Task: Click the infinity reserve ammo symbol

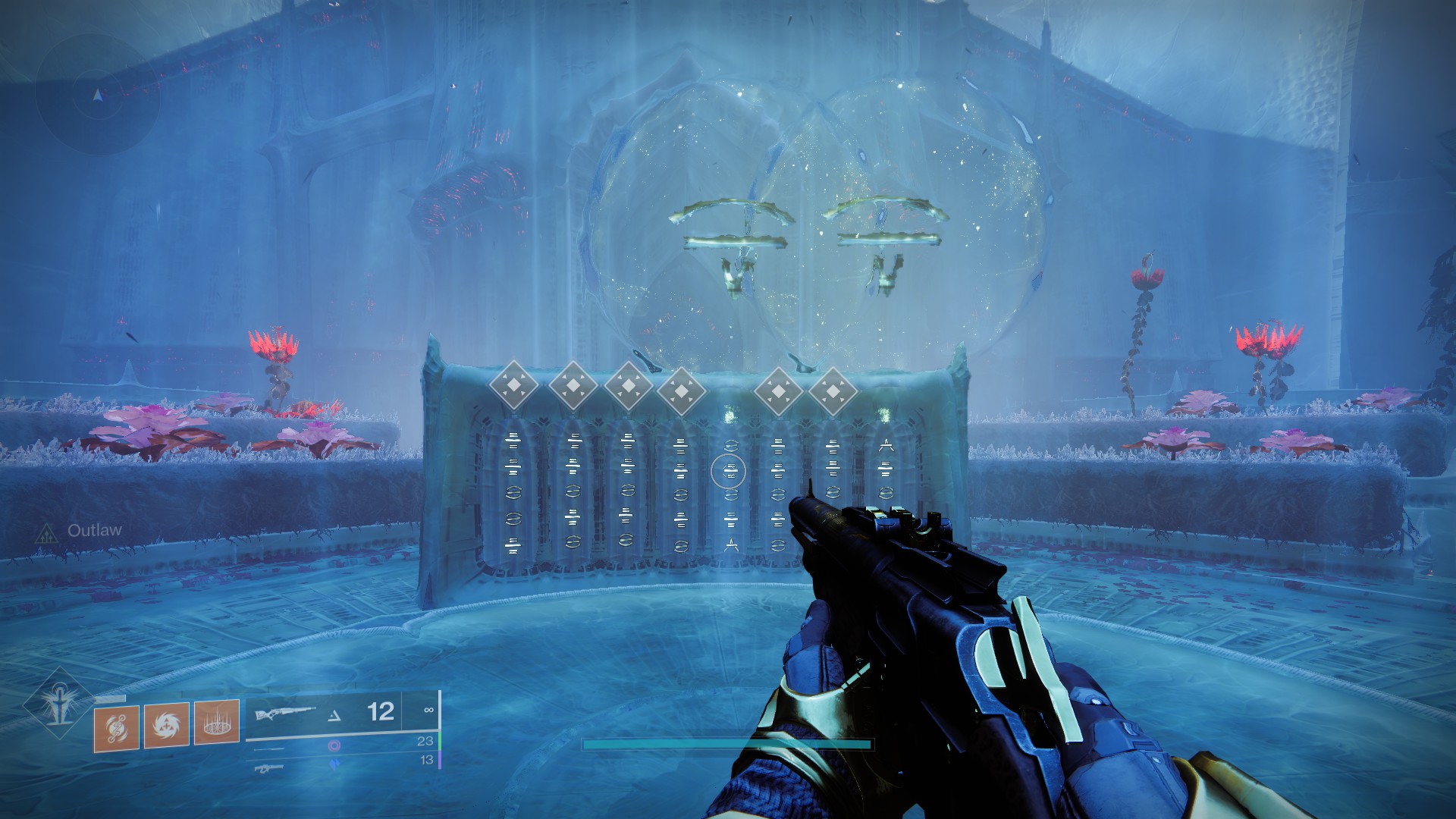Action: click(429, 710)
